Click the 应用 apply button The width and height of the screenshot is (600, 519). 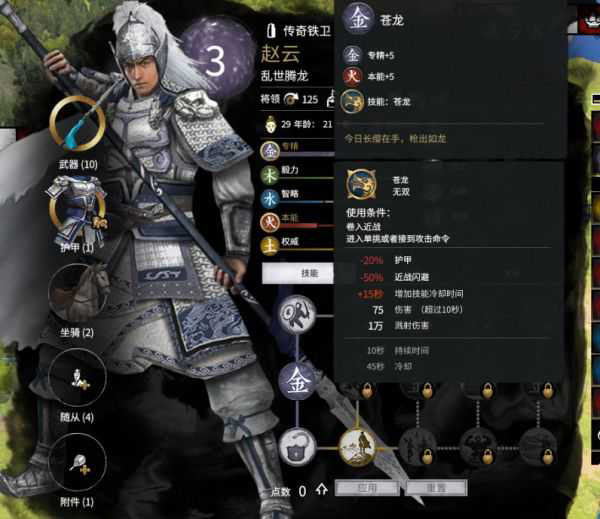(367, 489)
